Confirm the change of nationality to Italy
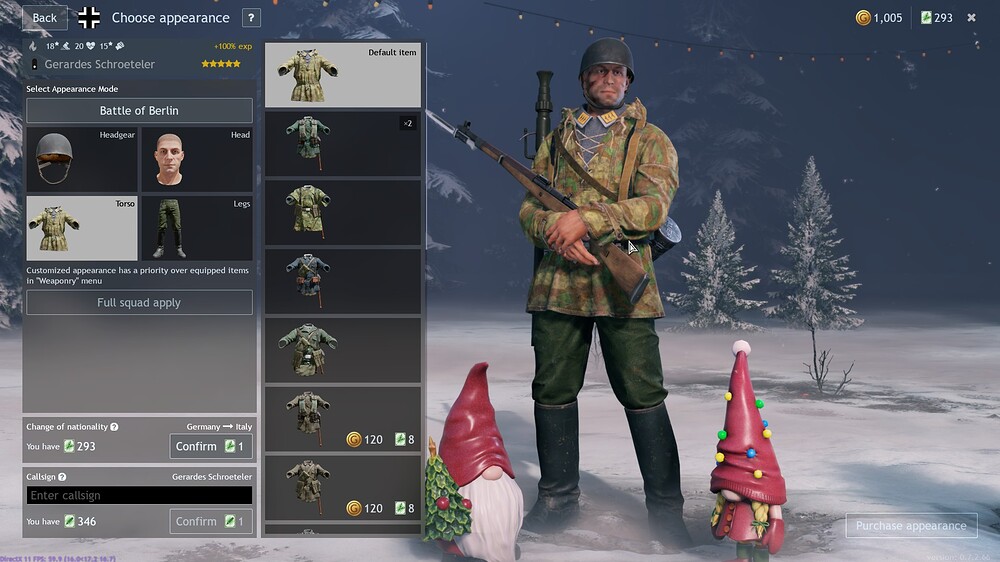1000x562 pixels. click(x=210, y=446)
